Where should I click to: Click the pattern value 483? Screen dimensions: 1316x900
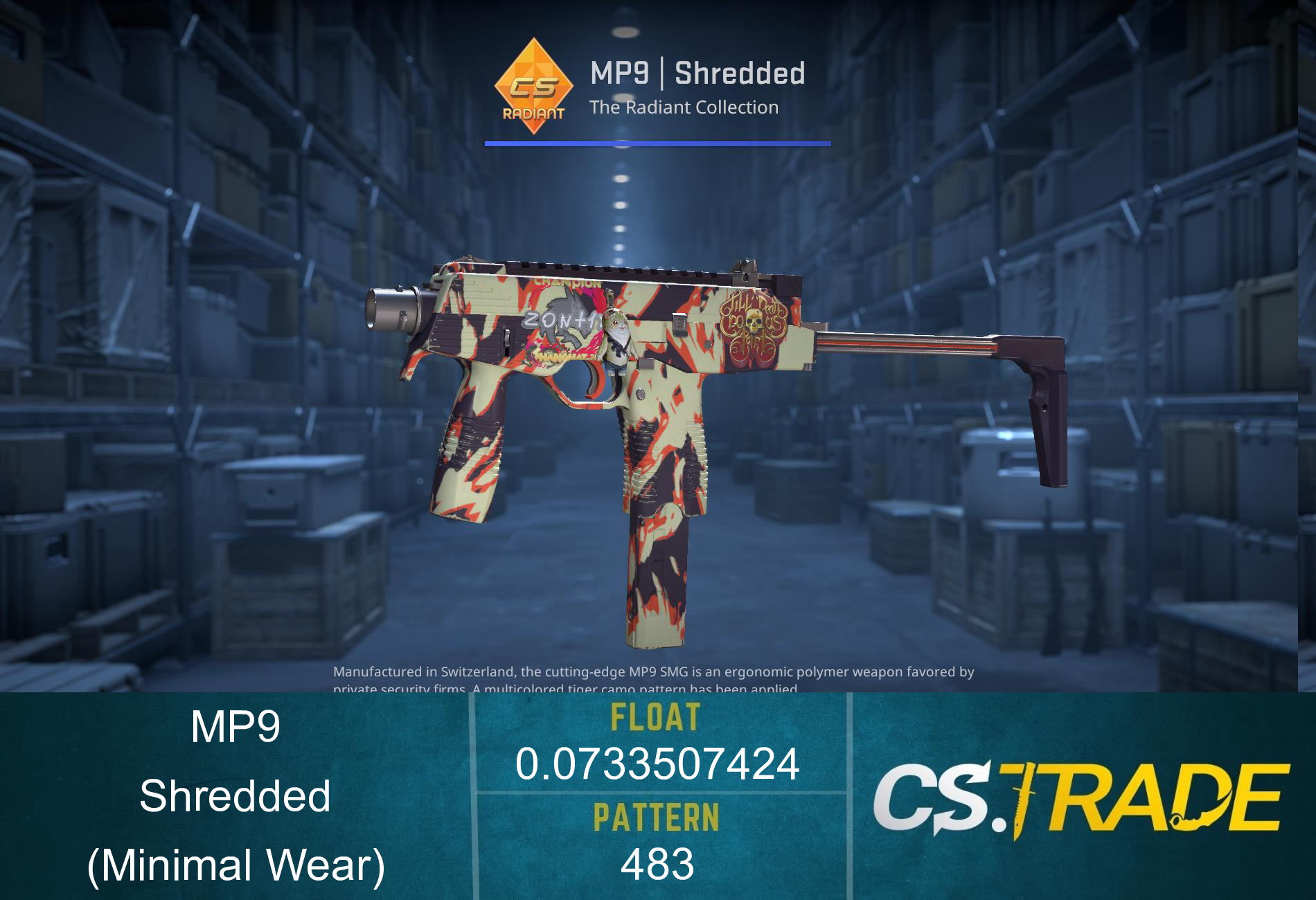(x=658, y=865)
